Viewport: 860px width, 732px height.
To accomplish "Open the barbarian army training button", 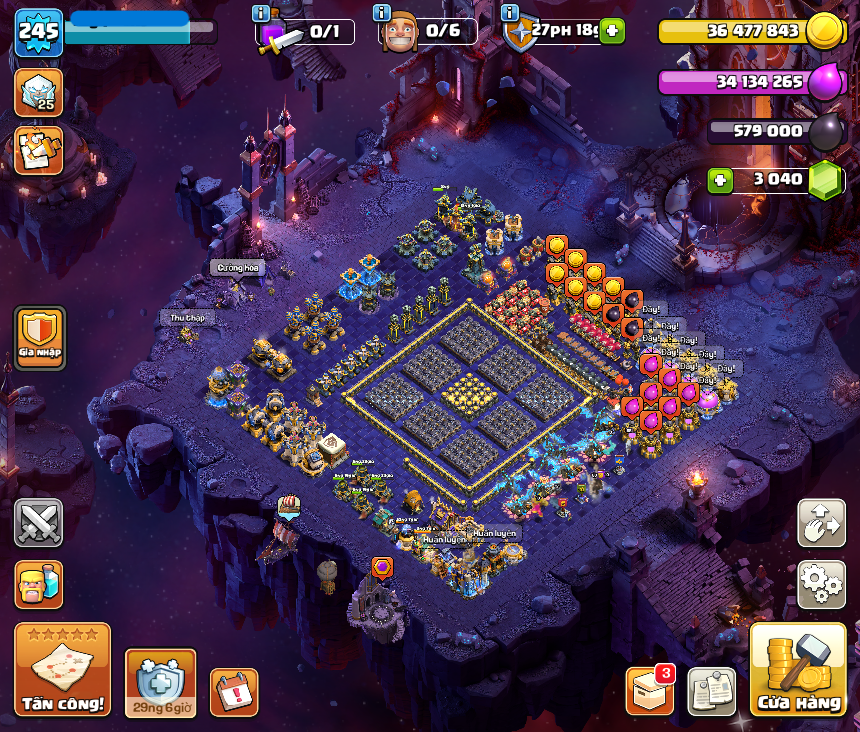I will tap(38, 583).
